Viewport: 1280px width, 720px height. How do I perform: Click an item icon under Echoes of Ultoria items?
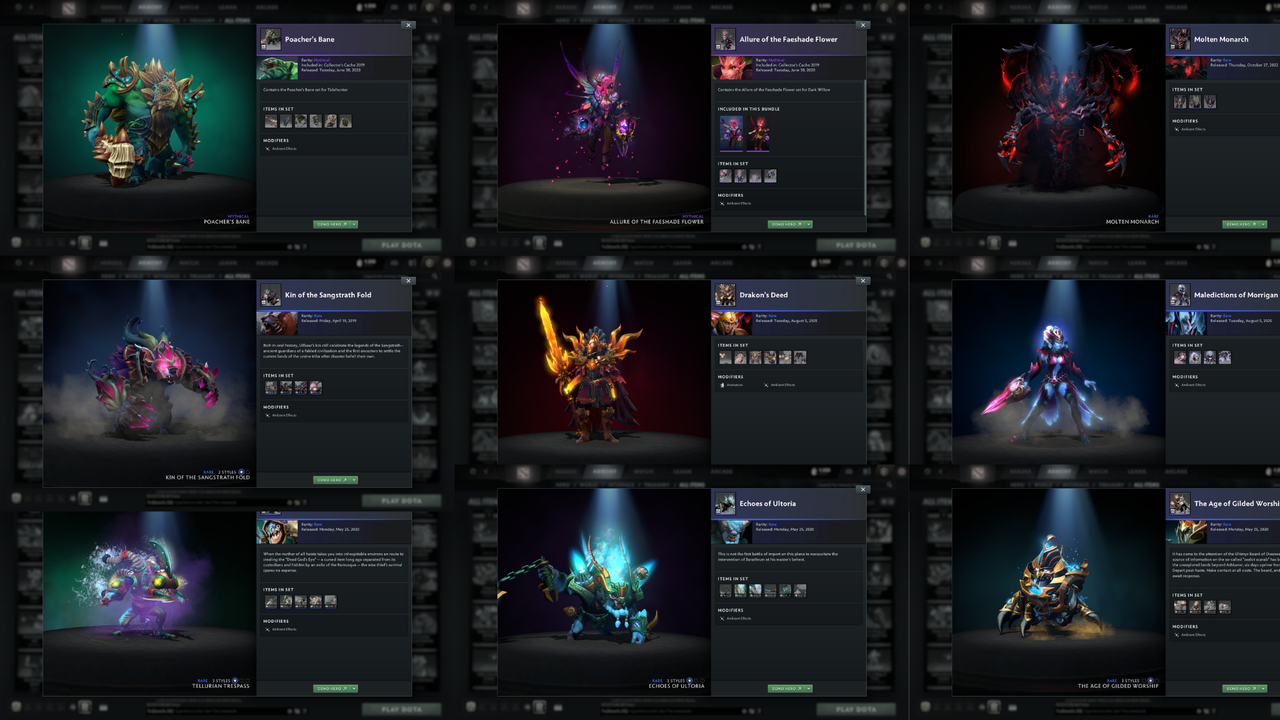click(x=725, y=590)
